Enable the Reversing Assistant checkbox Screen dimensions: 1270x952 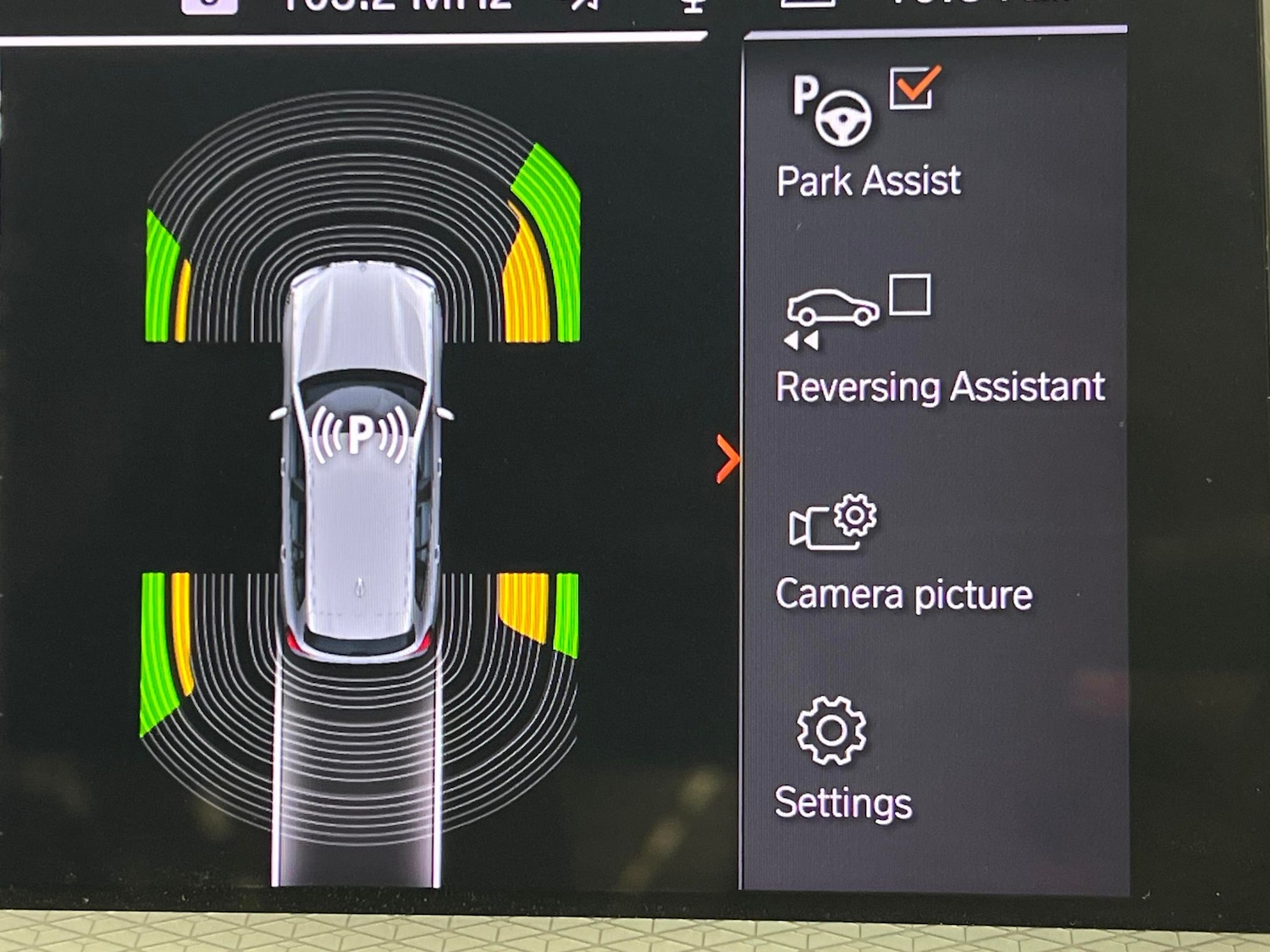(910, 294)
